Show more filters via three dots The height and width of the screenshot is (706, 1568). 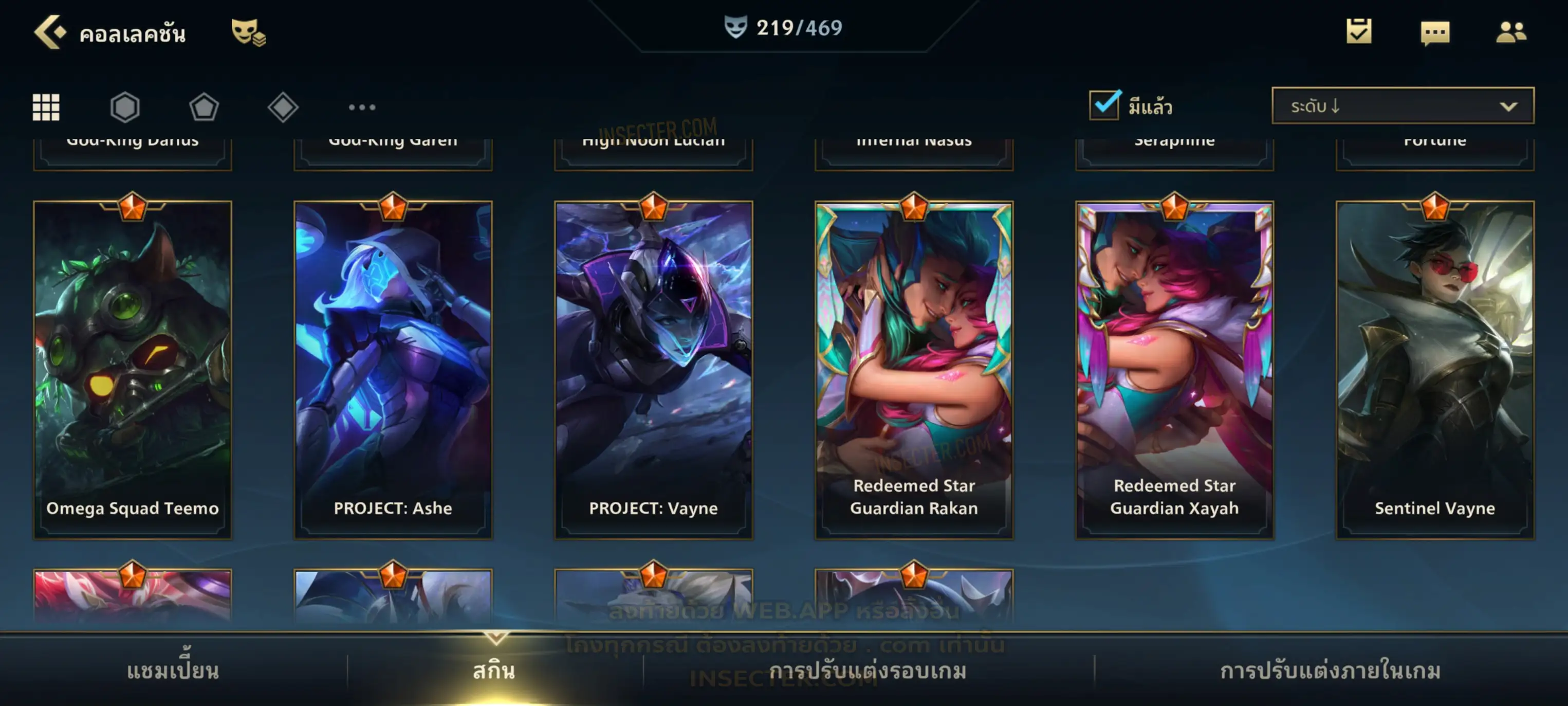point(362,107)
